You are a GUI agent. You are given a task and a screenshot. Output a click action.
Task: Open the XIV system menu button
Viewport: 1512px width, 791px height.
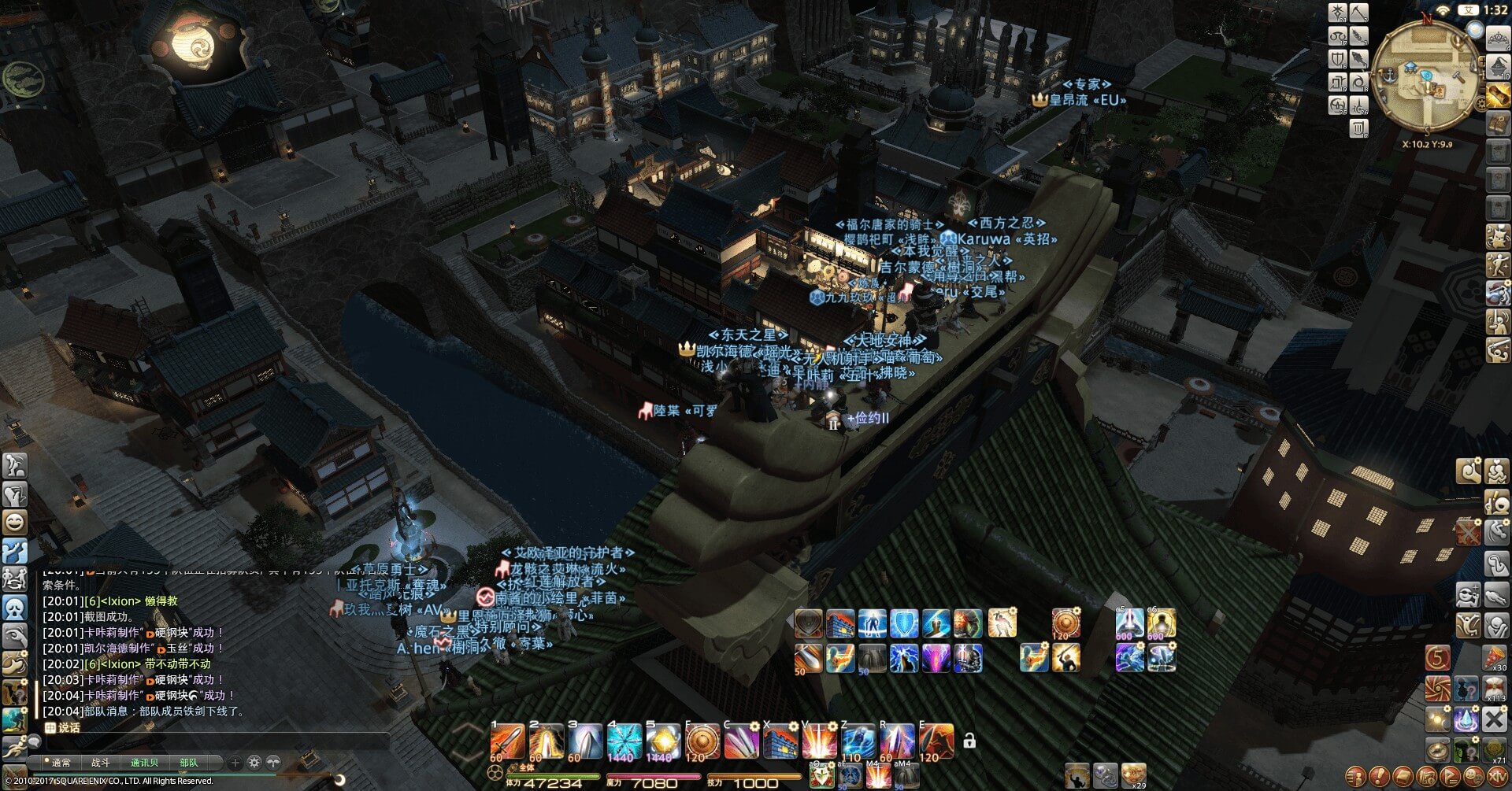(1495, 777)
